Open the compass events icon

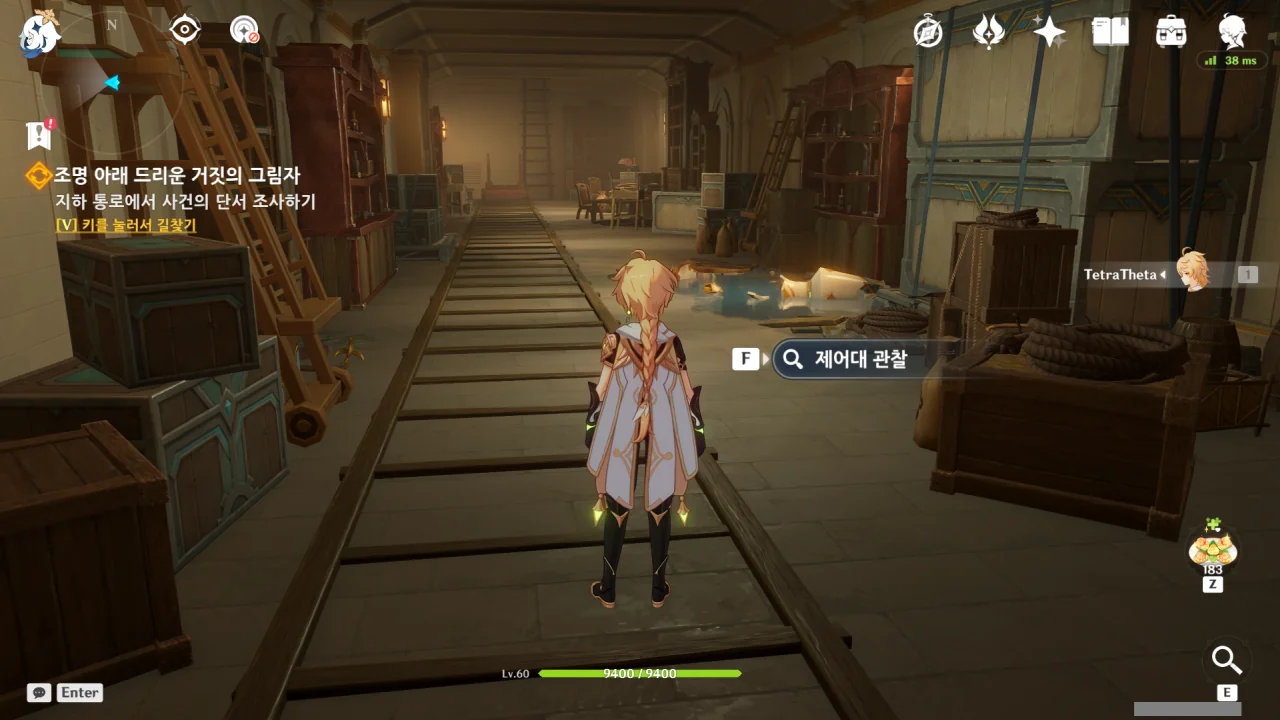click(x=928, y=32)
